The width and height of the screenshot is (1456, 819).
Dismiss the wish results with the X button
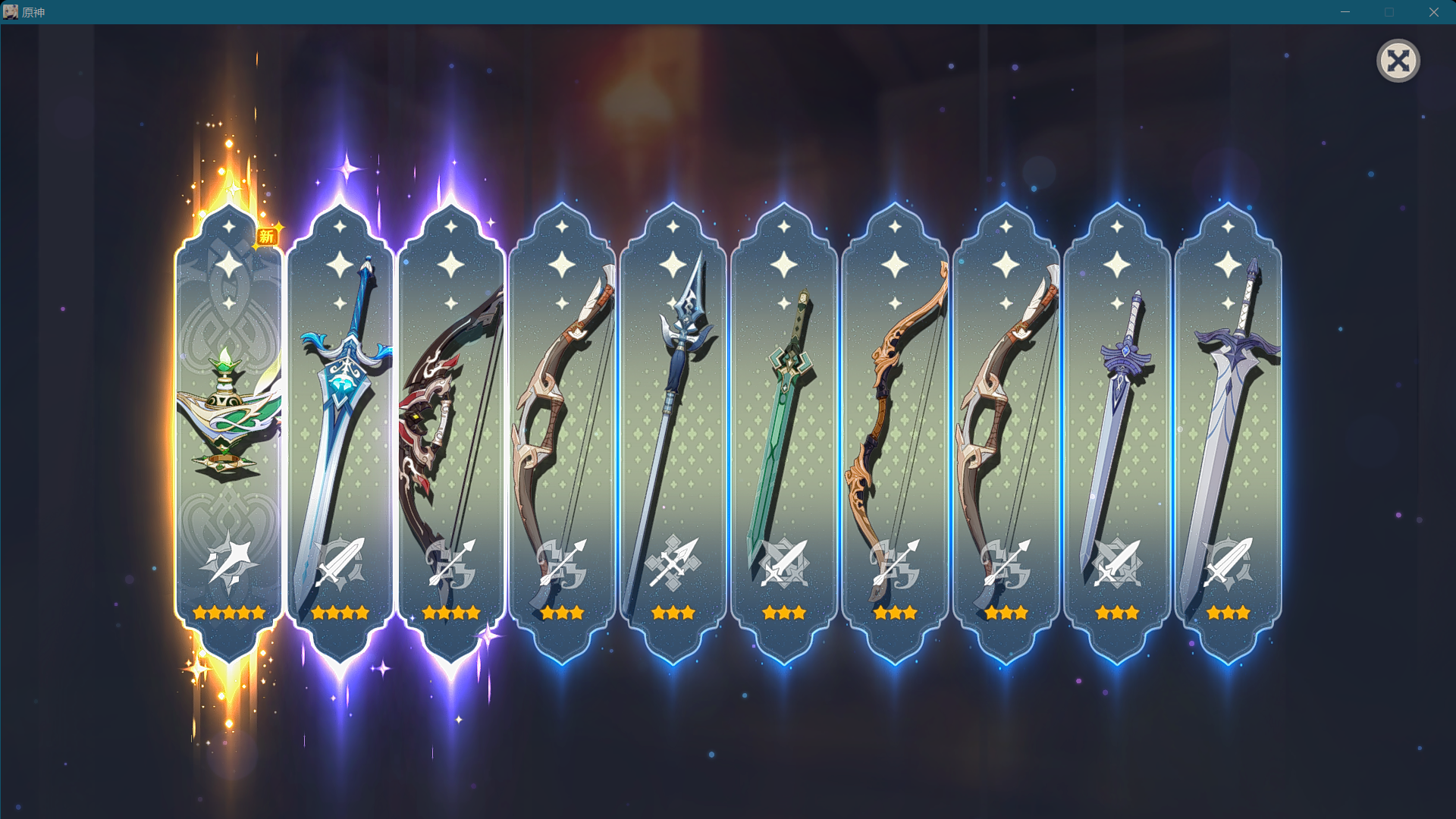[1399, 60]
